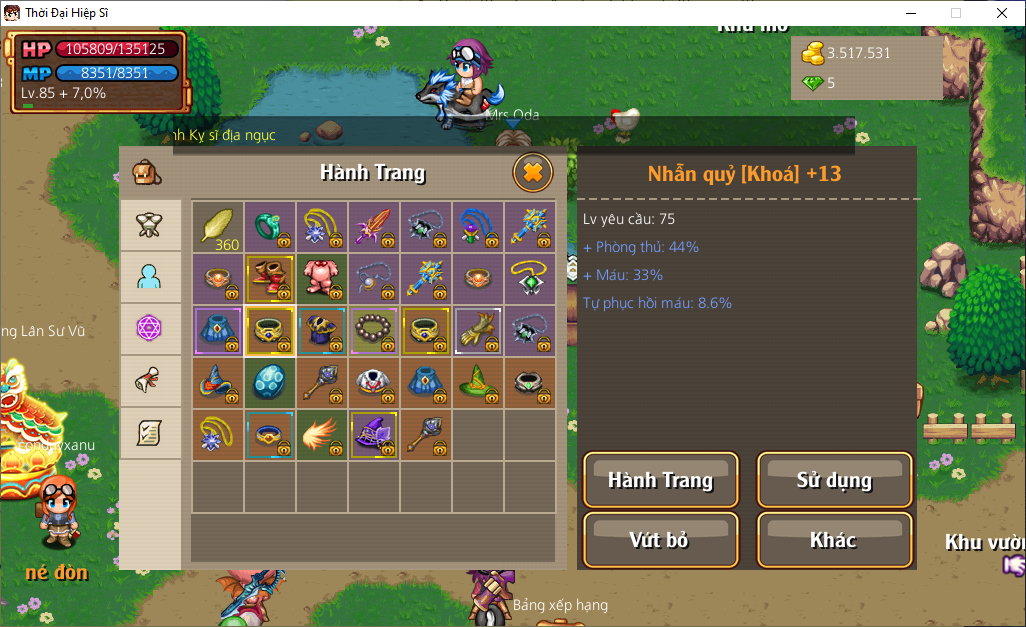Select the purple hexagram side tab

click(x=150, y=329)
